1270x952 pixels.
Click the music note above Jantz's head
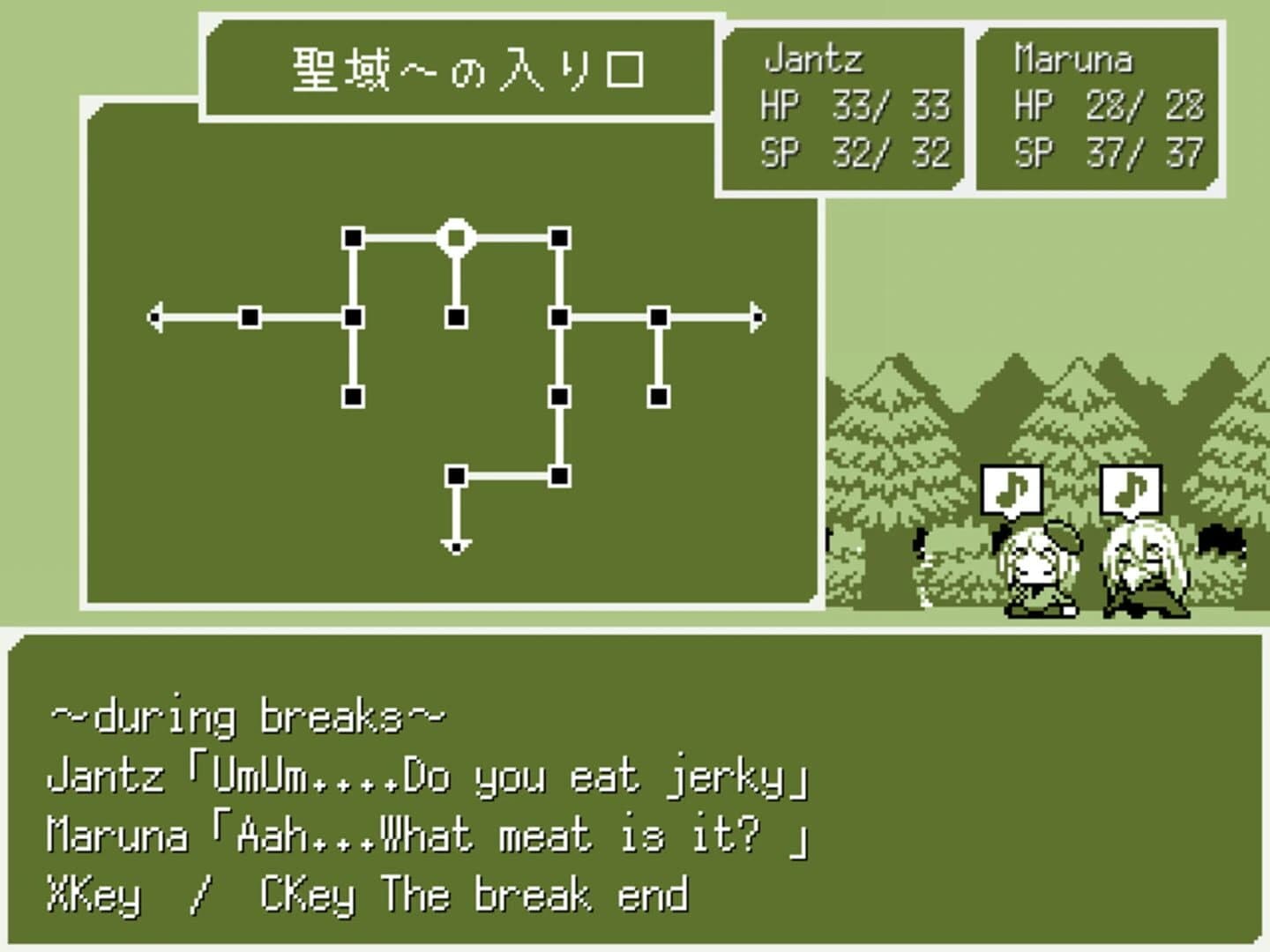pyautogui.click(x=1012, y=489)
